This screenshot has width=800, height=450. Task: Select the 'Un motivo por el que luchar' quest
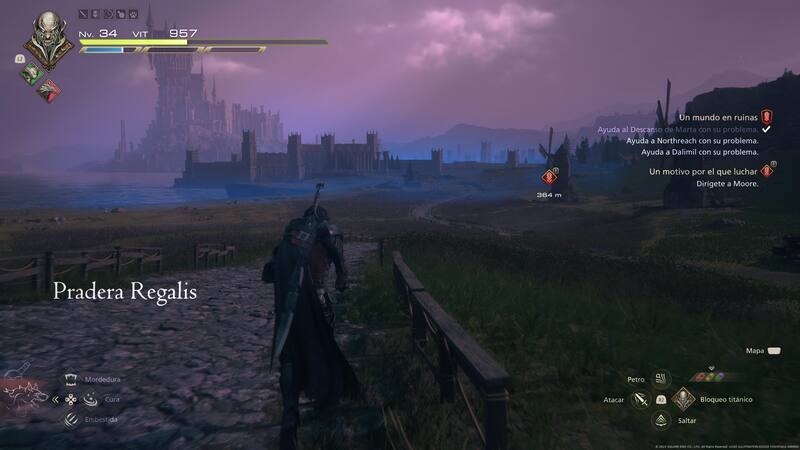pyautogui.click(x=703, y=172)
